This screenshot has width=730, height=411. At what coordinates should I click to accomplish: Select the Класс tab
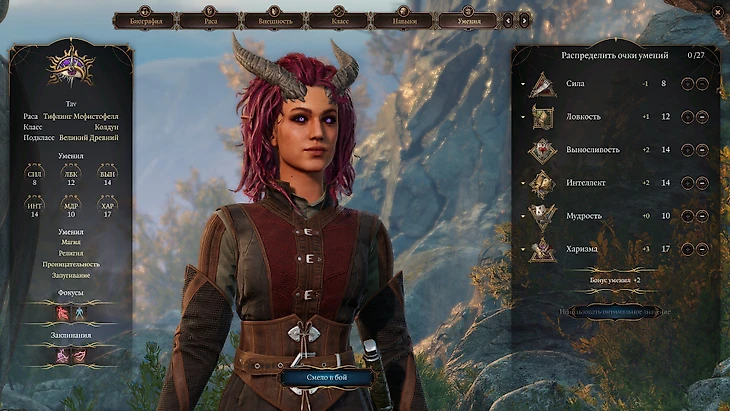pyautogui.click(x=340, y=19)
